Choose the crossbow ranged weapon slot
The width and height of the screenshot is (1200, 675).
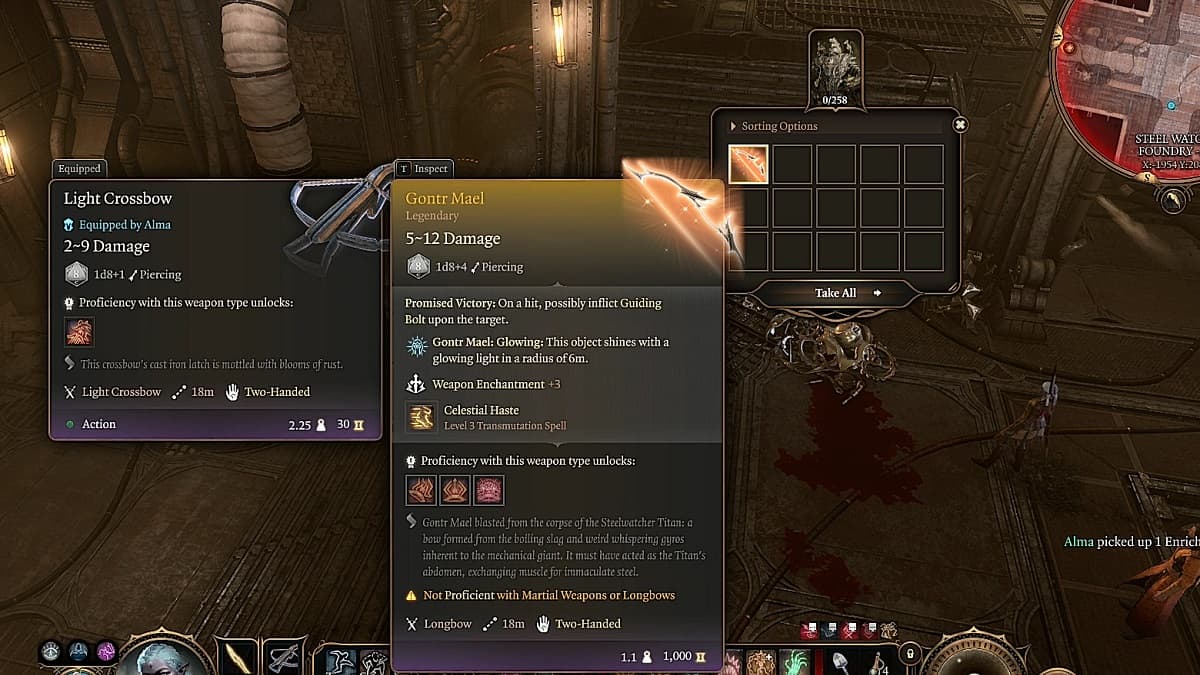pos(284,655)
